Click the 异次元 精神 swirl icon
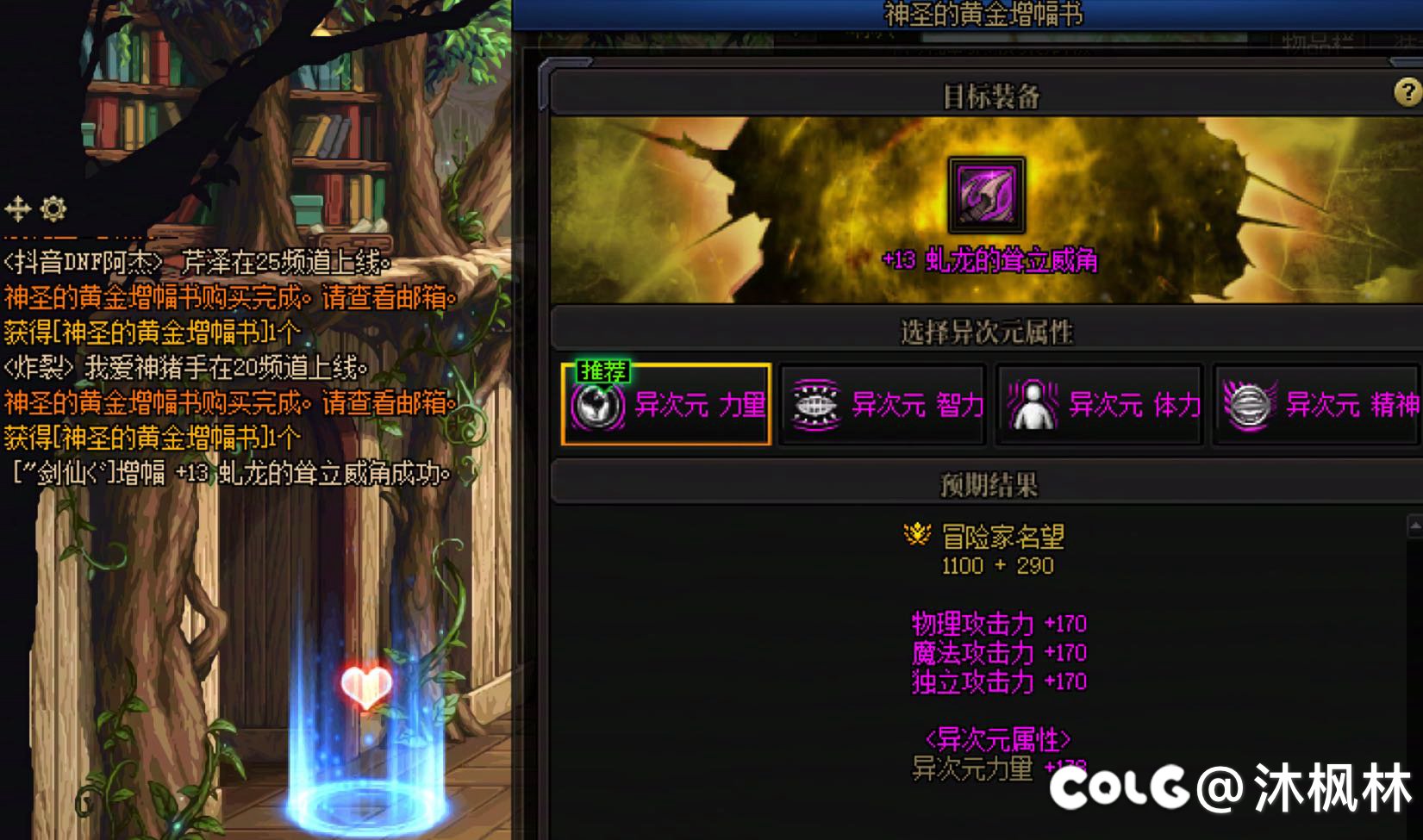1423x840 pixels. 1248,404
